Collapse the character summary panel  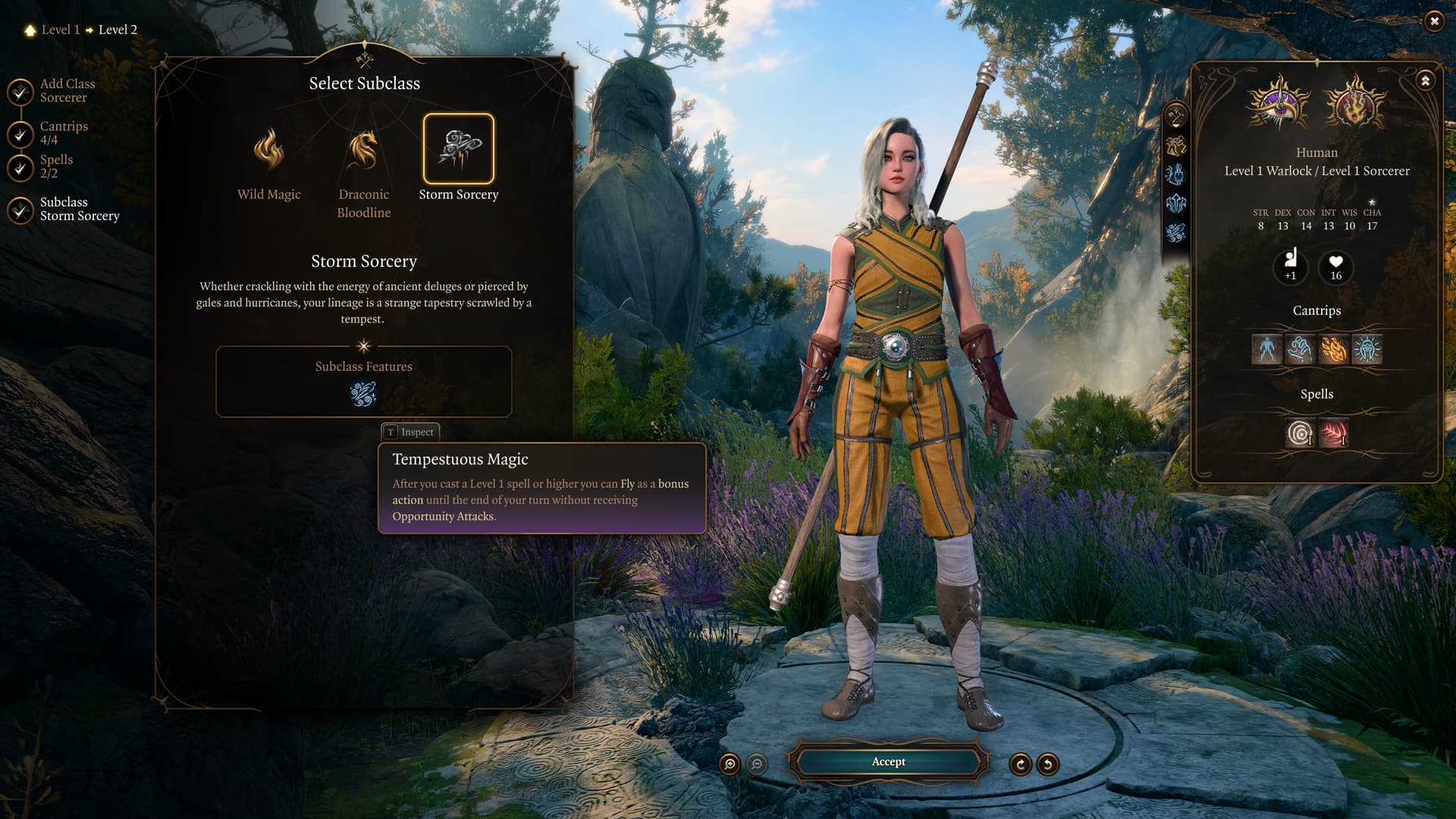[x=1426, y=80]
